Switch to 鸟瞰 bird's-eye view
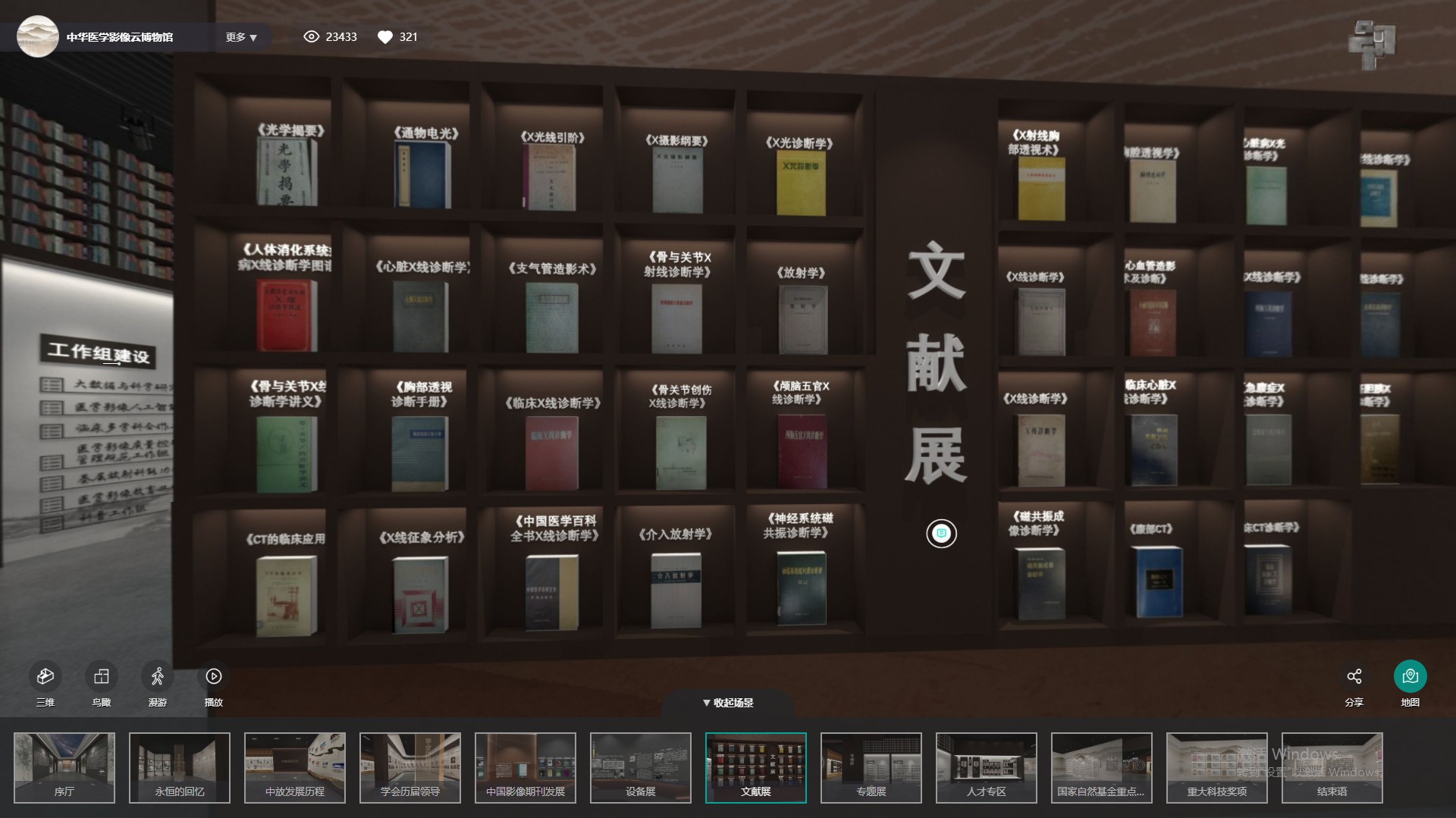 pos(102,676)
